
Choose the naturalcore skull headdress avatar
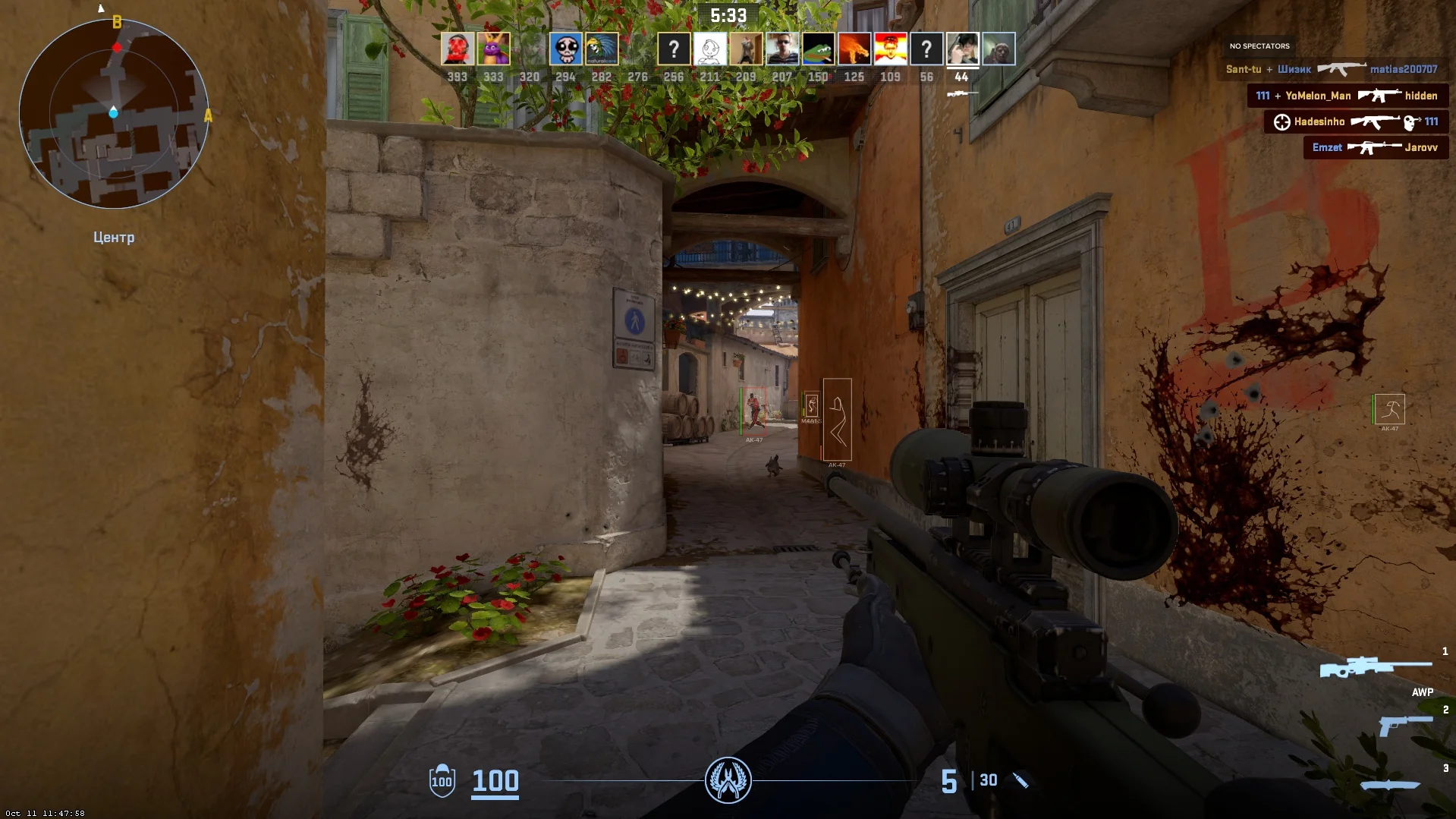[x=602, y=49]
